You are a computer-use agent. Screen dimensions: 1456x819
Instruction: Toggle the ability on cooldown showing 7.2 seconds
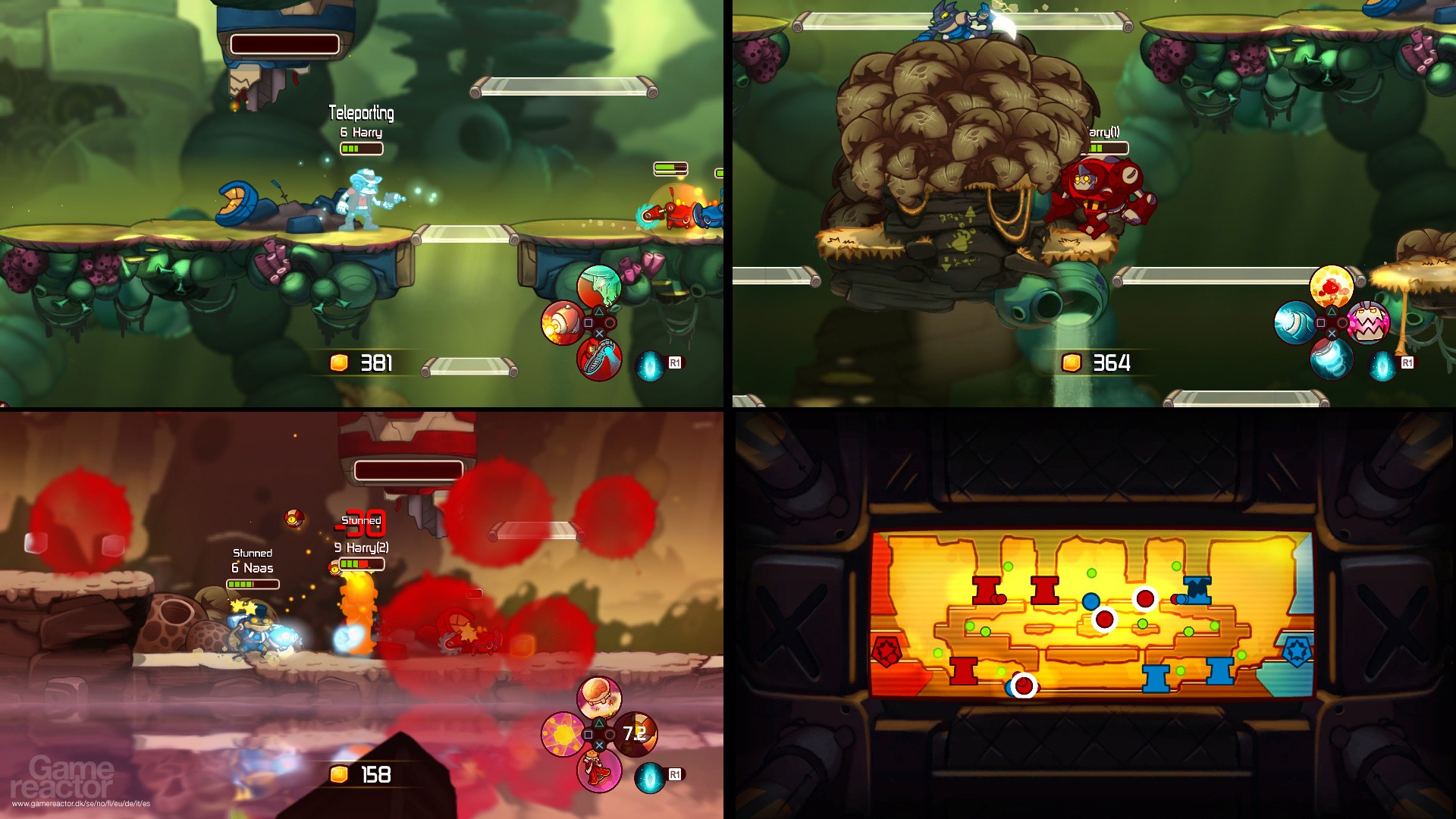point(635,733)
